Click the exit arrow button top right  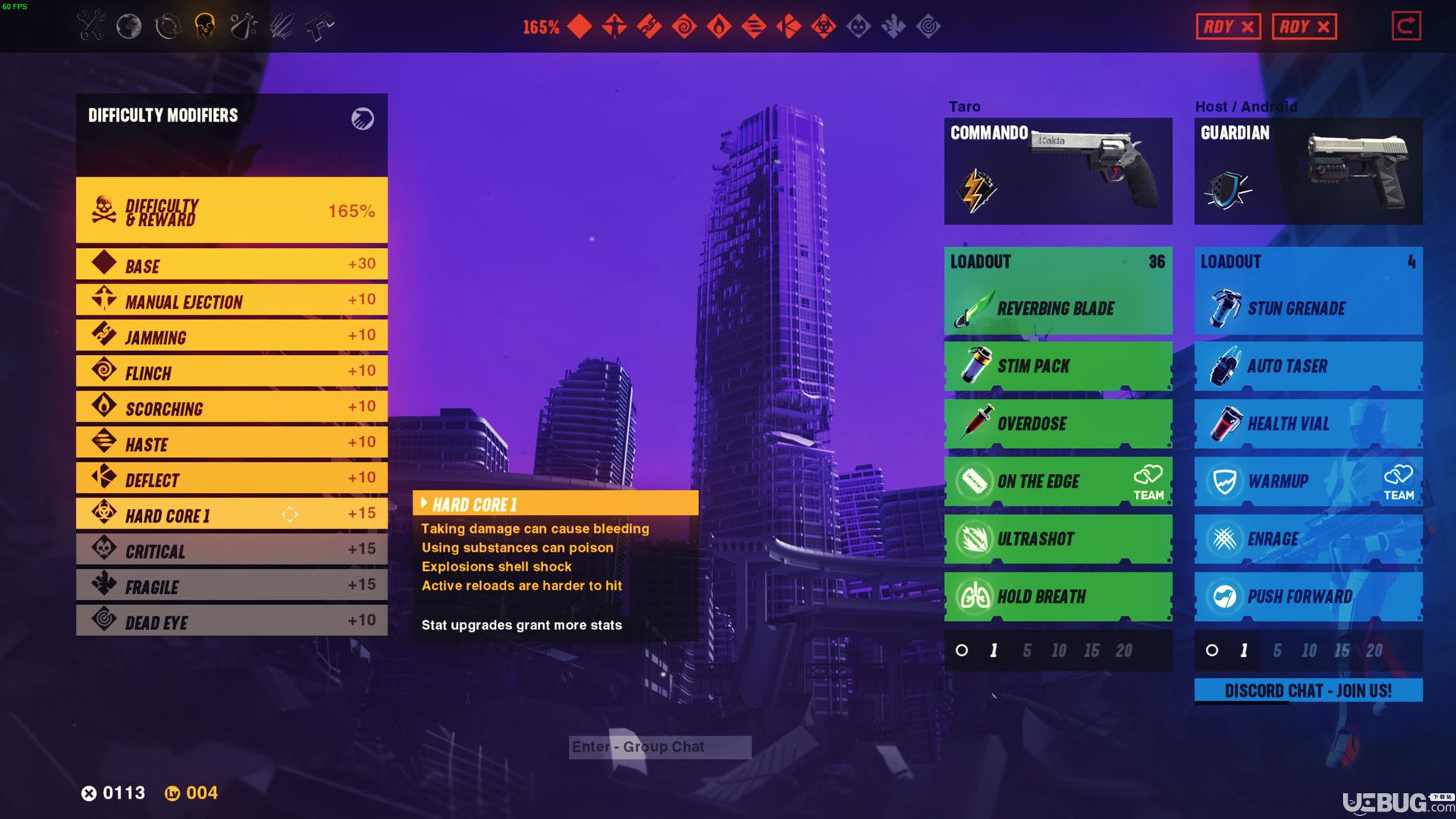[1405, 27]
